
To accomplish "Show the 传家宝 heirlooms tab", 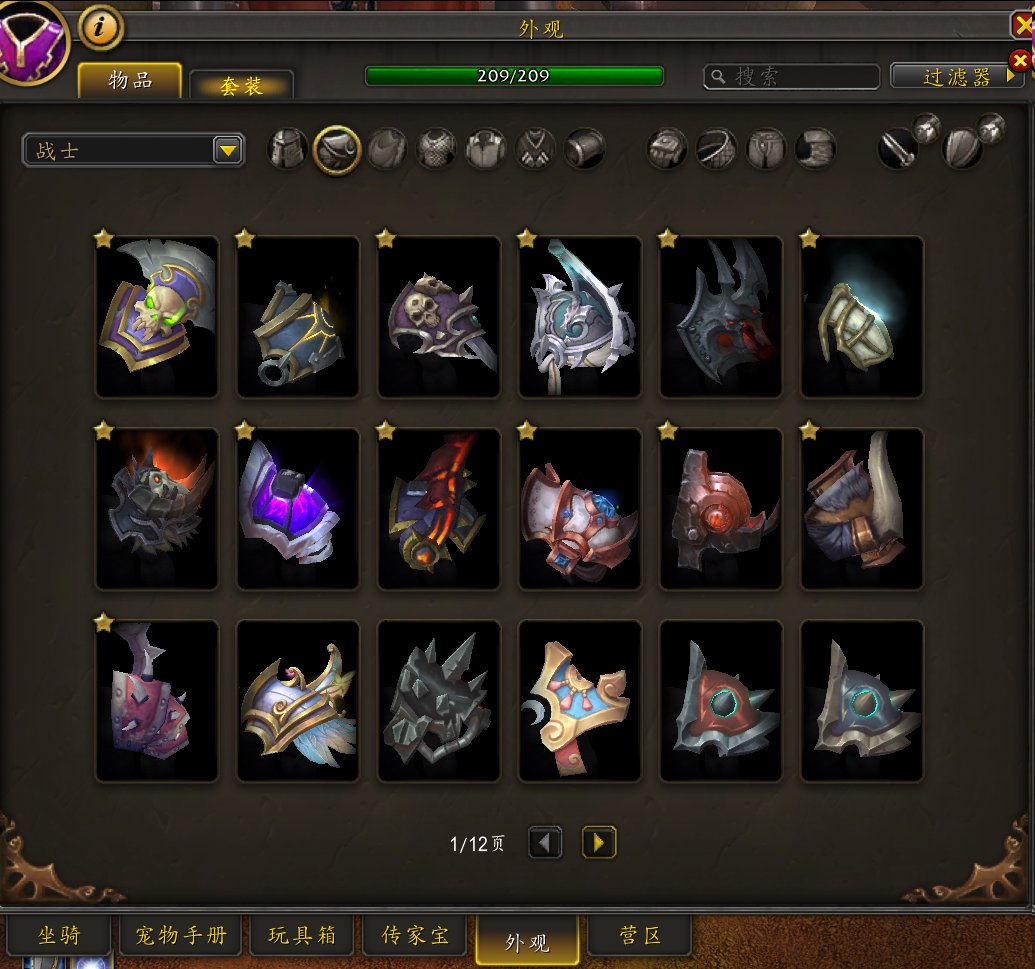I will (x=416, y=936).
